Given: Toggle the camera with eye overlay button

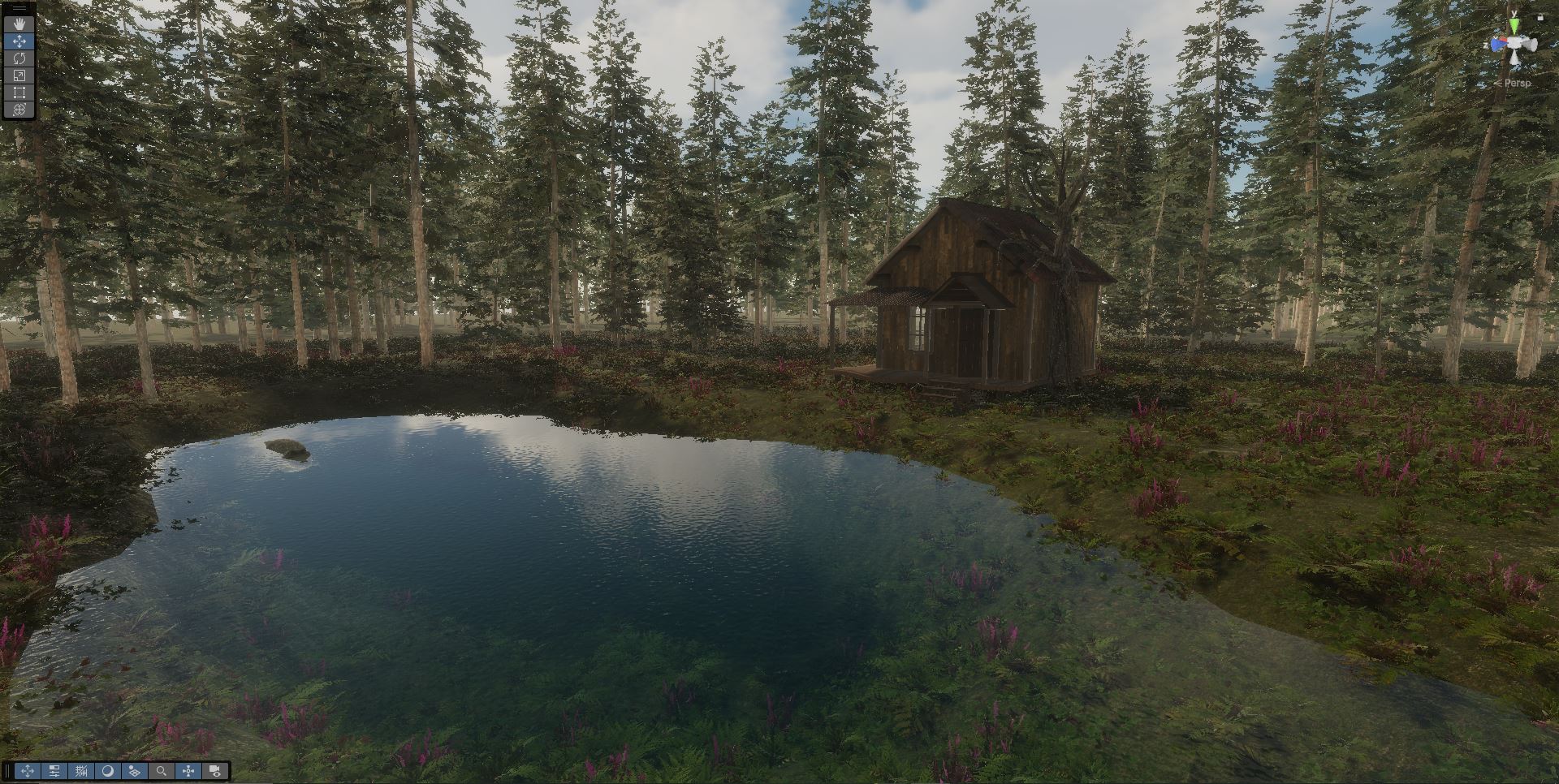Looking at the screenshot, I should tap(215, 771).
